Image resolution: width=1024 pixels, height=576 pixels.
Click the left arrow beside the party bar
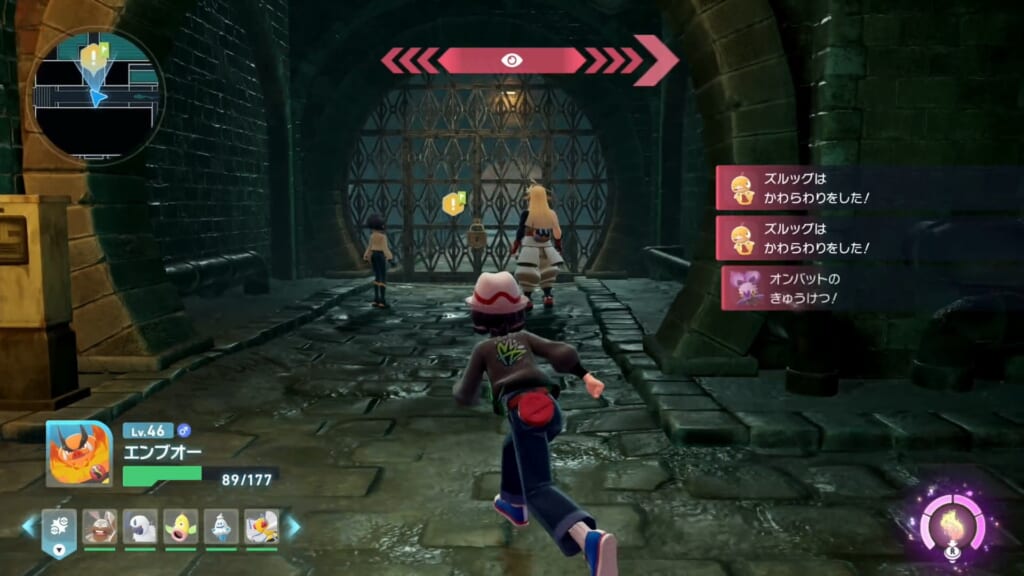(30, 526)
